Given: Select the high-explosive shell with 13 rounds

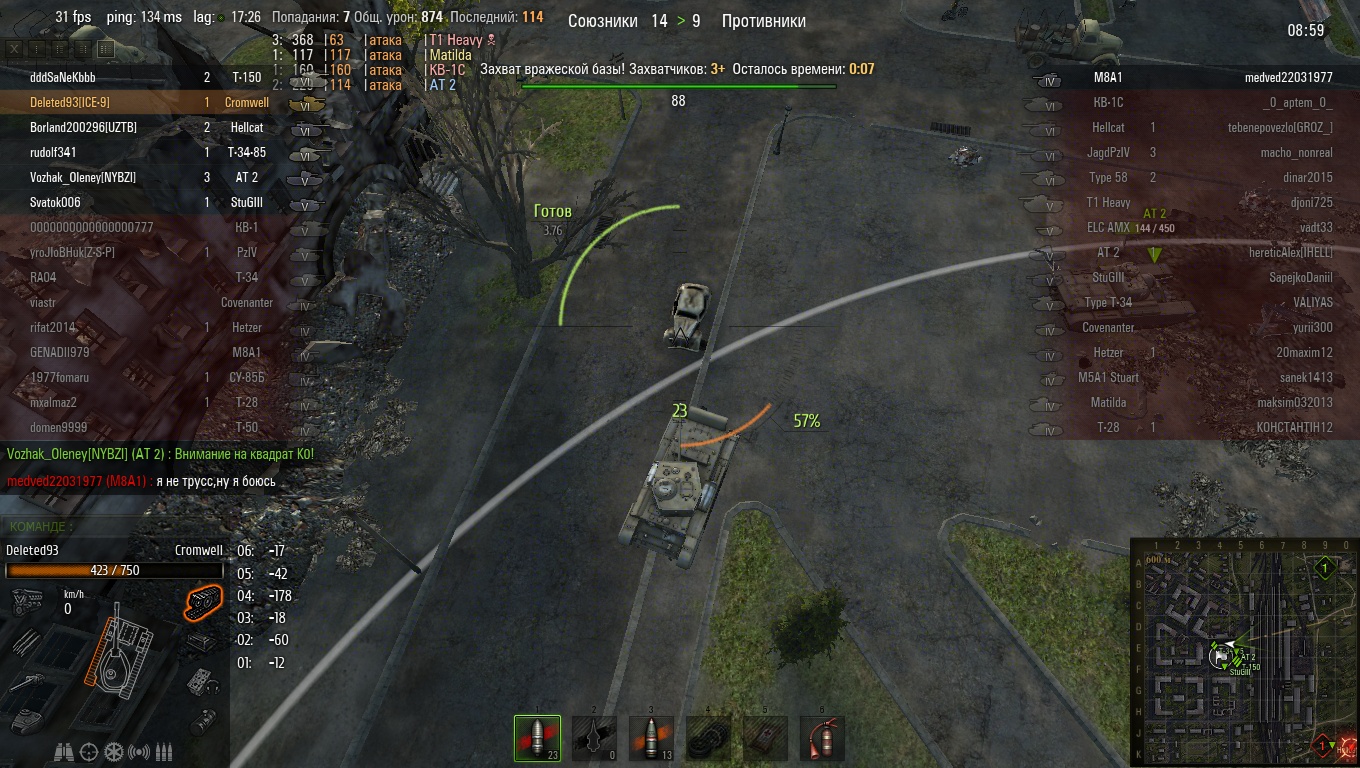Looking at the screenshot, I should click(x=651, y=739).
